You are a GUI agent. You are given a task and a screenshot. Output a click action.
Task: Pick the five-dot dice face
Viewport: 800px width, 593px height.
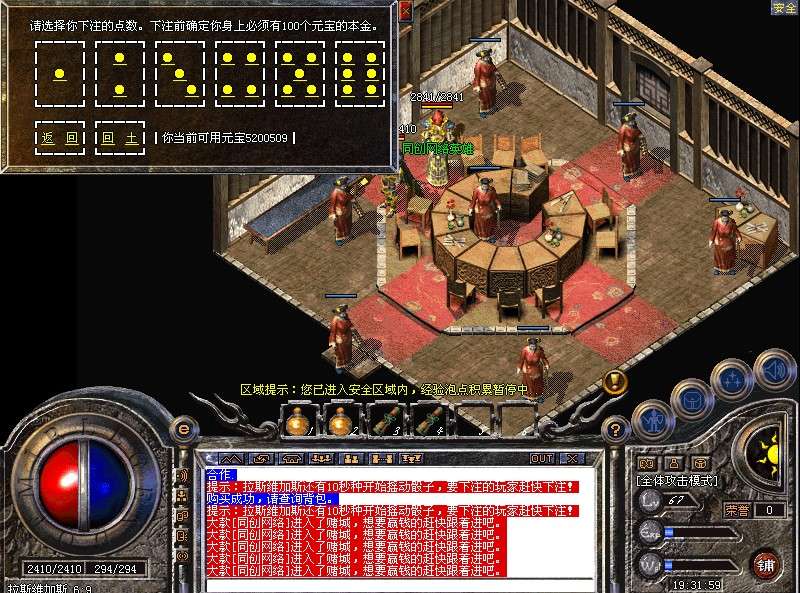coord(300,73)
